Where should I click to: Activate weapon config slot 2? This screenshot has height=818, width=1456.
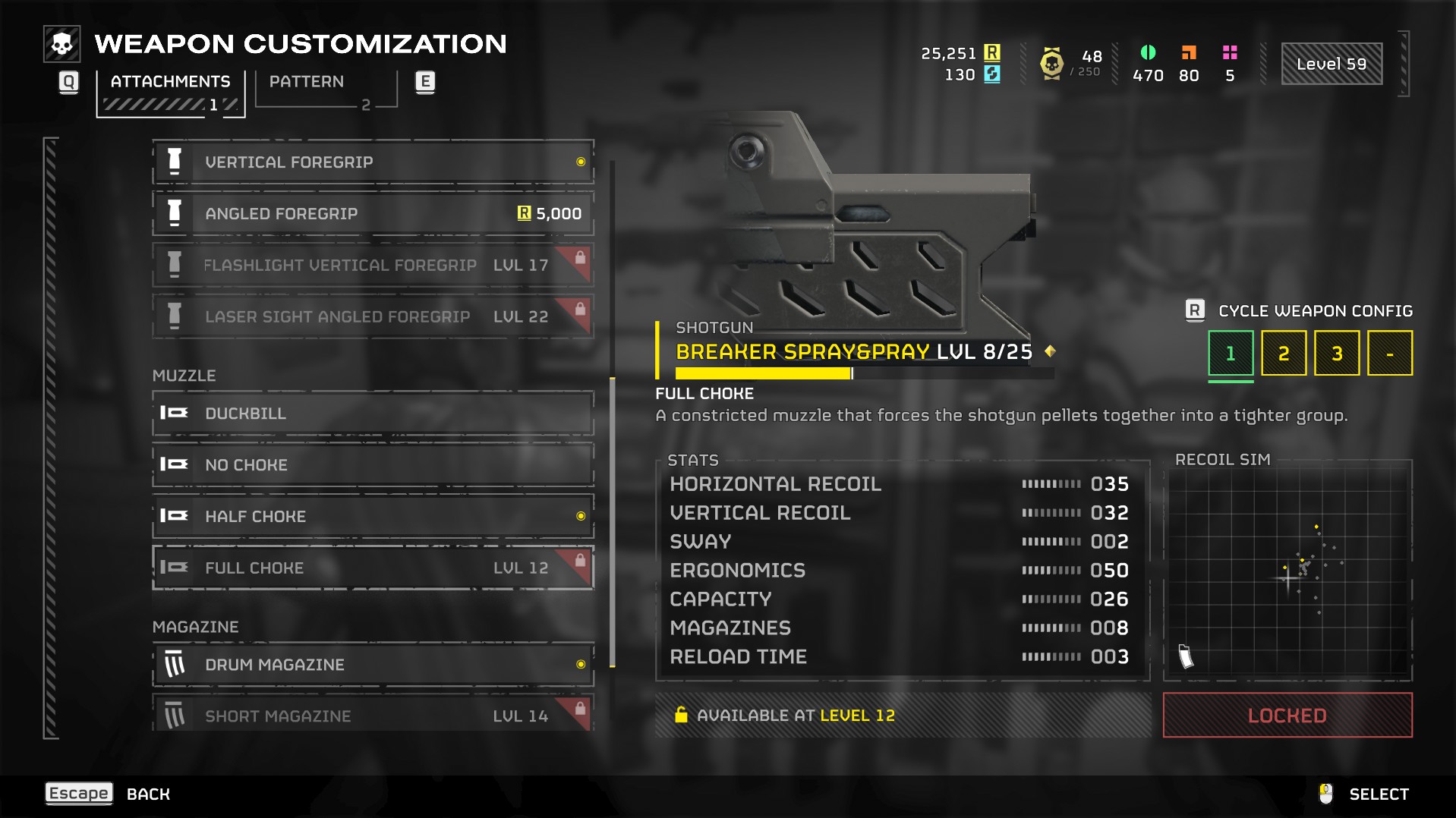[x=1284, y=354]
